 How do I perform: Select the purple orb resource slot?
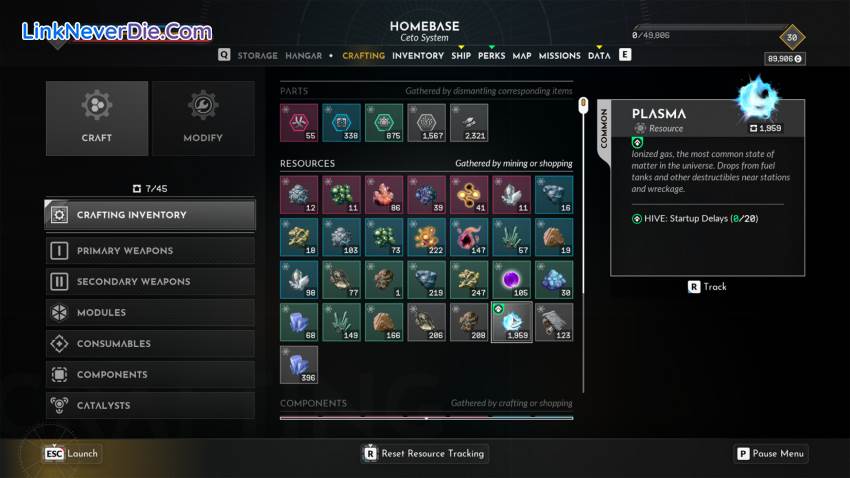pyautogui.click(x=511, y=280)
